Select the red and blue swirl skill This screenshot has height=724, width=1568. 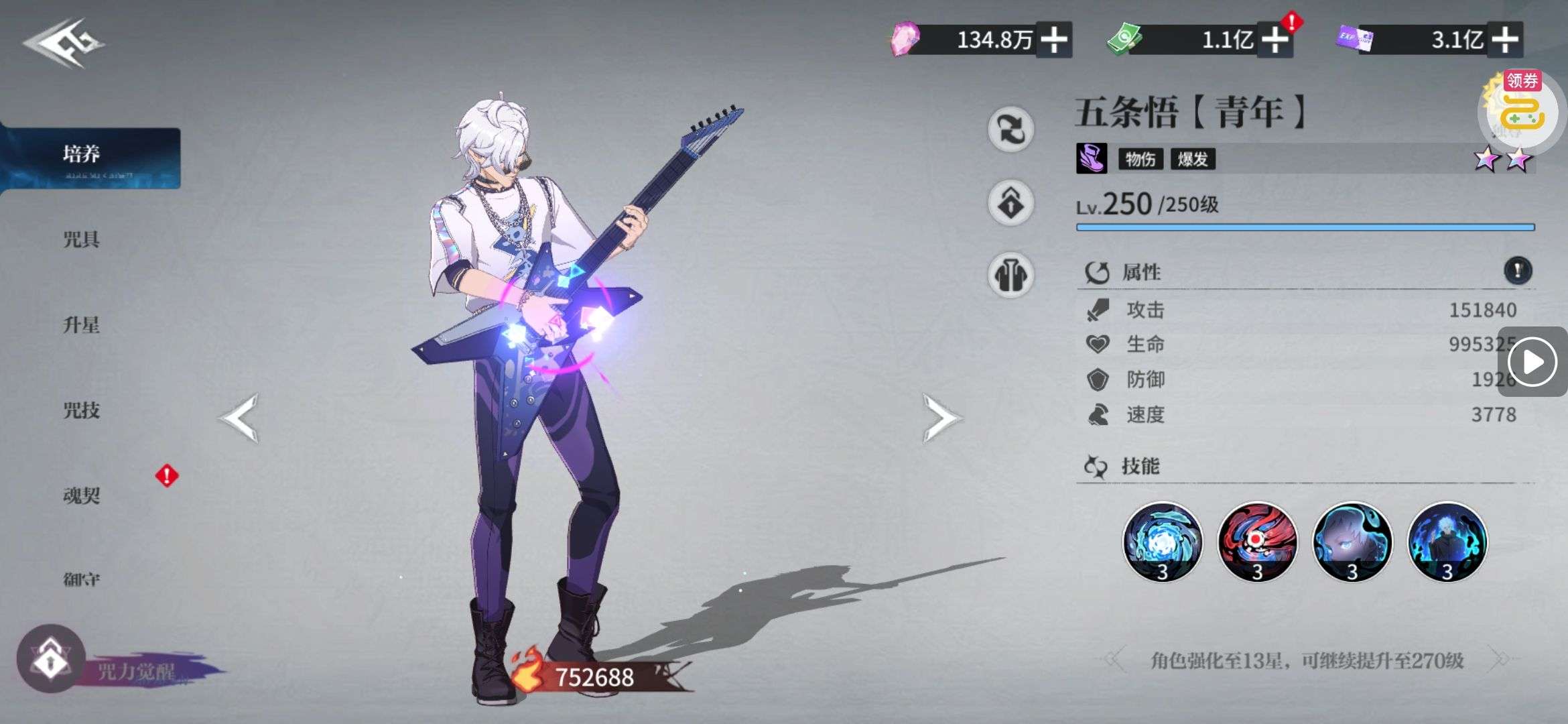click(x=1257, y=542)
